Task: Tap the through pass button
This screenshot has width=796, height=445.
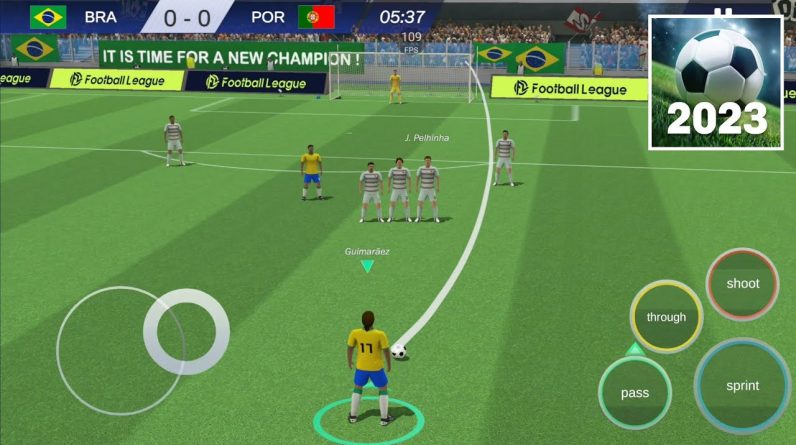Action: (x=666, y=317)
